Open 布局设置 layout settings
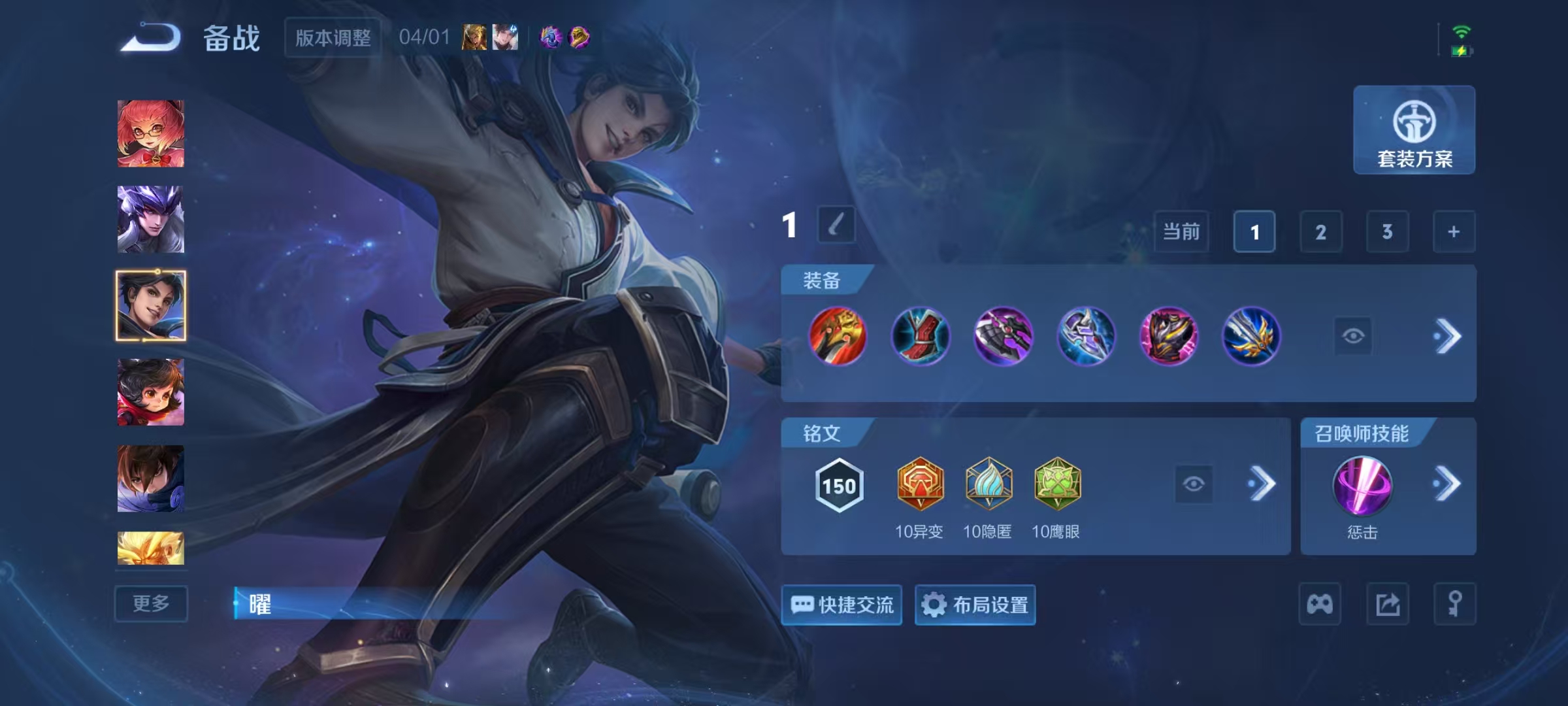Viewport: 1568px width, 706px height. [975, 605]
